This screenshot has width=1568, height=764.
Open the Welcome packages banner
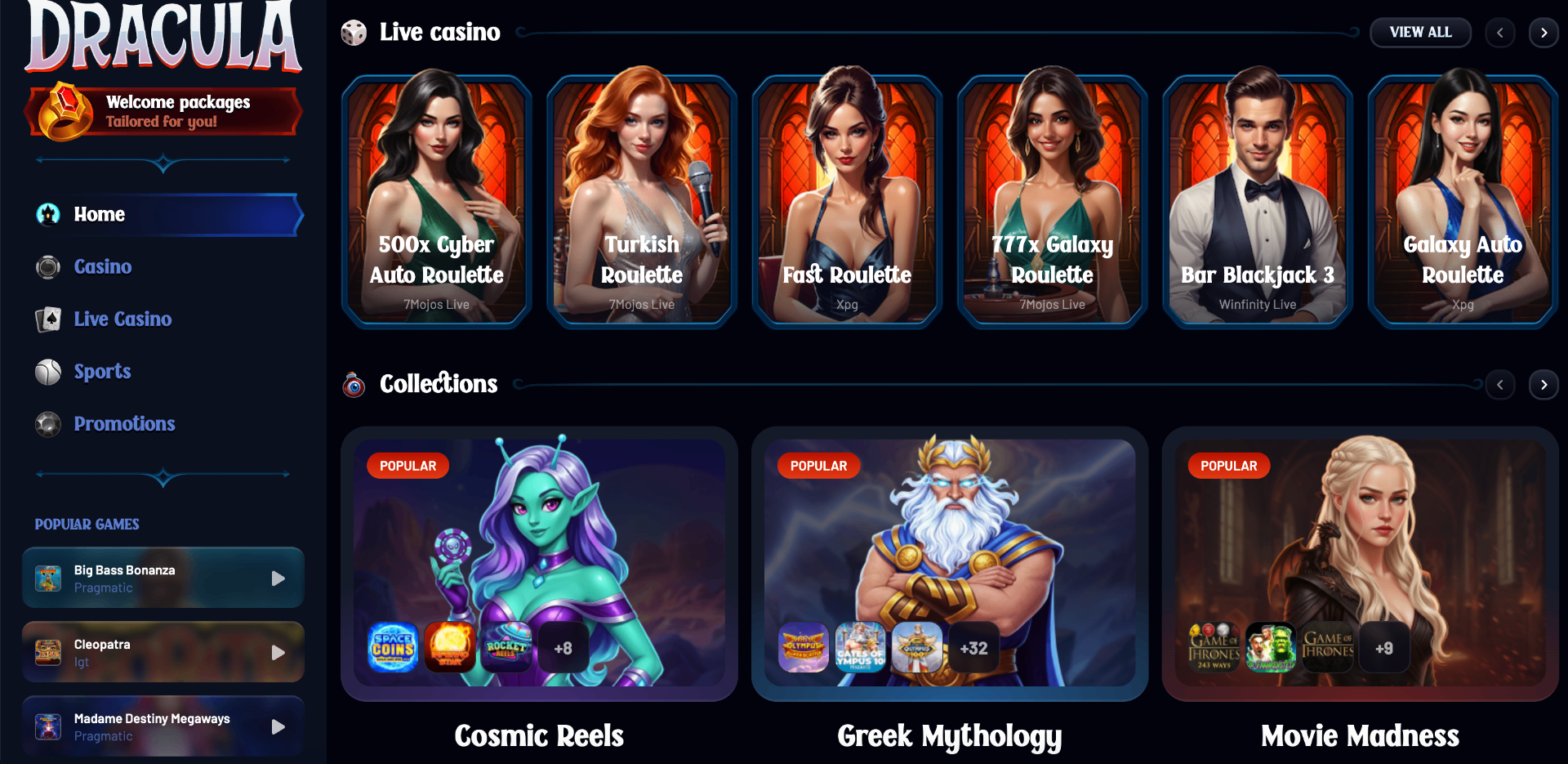[x=163, y=111]
